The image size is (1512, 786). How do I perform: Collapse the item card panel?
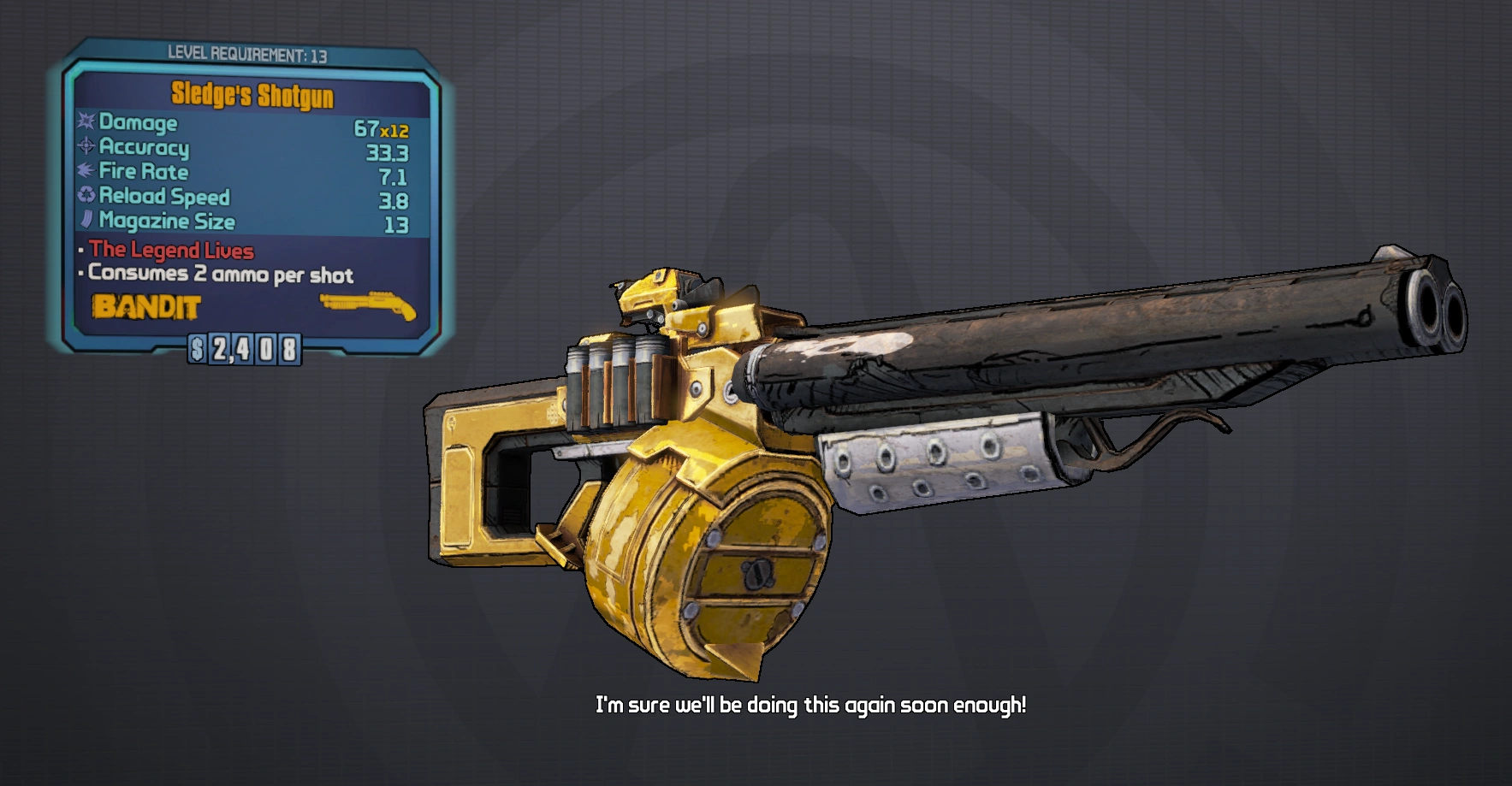point(248,197)
